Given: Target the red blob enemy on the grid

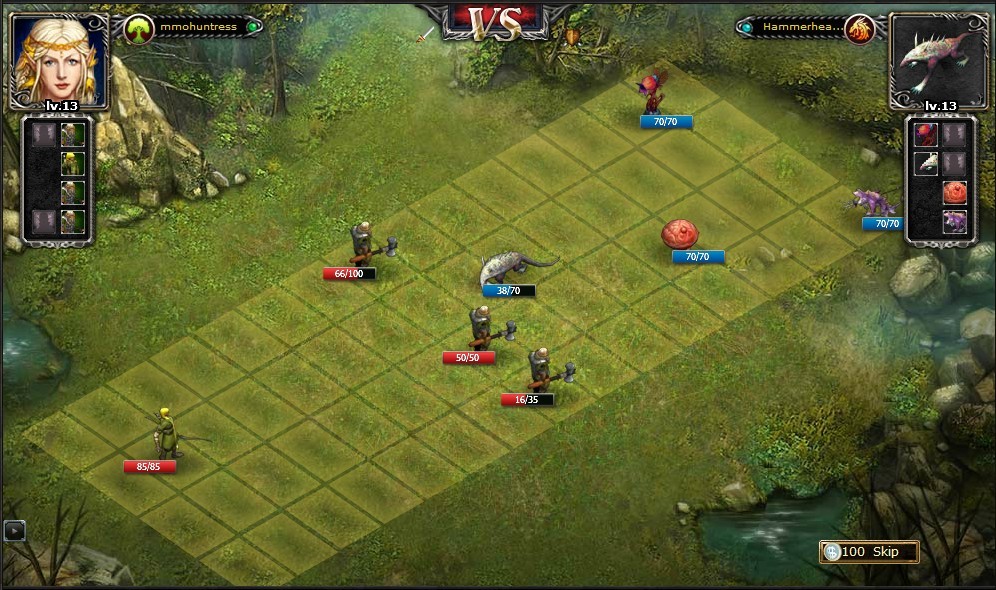Looking at the screenshot, I should click(x=681, y=234).
